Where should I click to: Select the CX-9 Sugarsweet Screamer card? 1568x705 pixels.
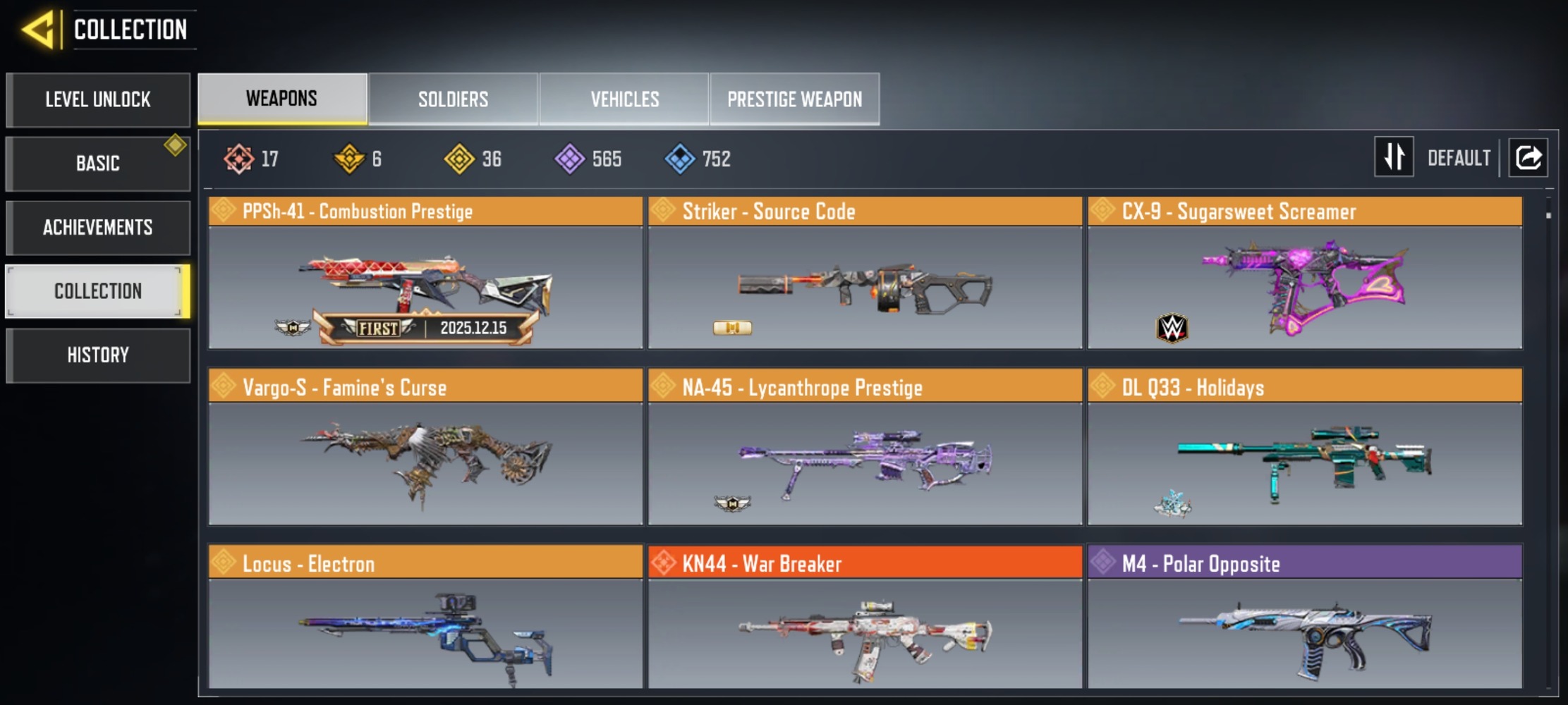[x=1305, y=274]
